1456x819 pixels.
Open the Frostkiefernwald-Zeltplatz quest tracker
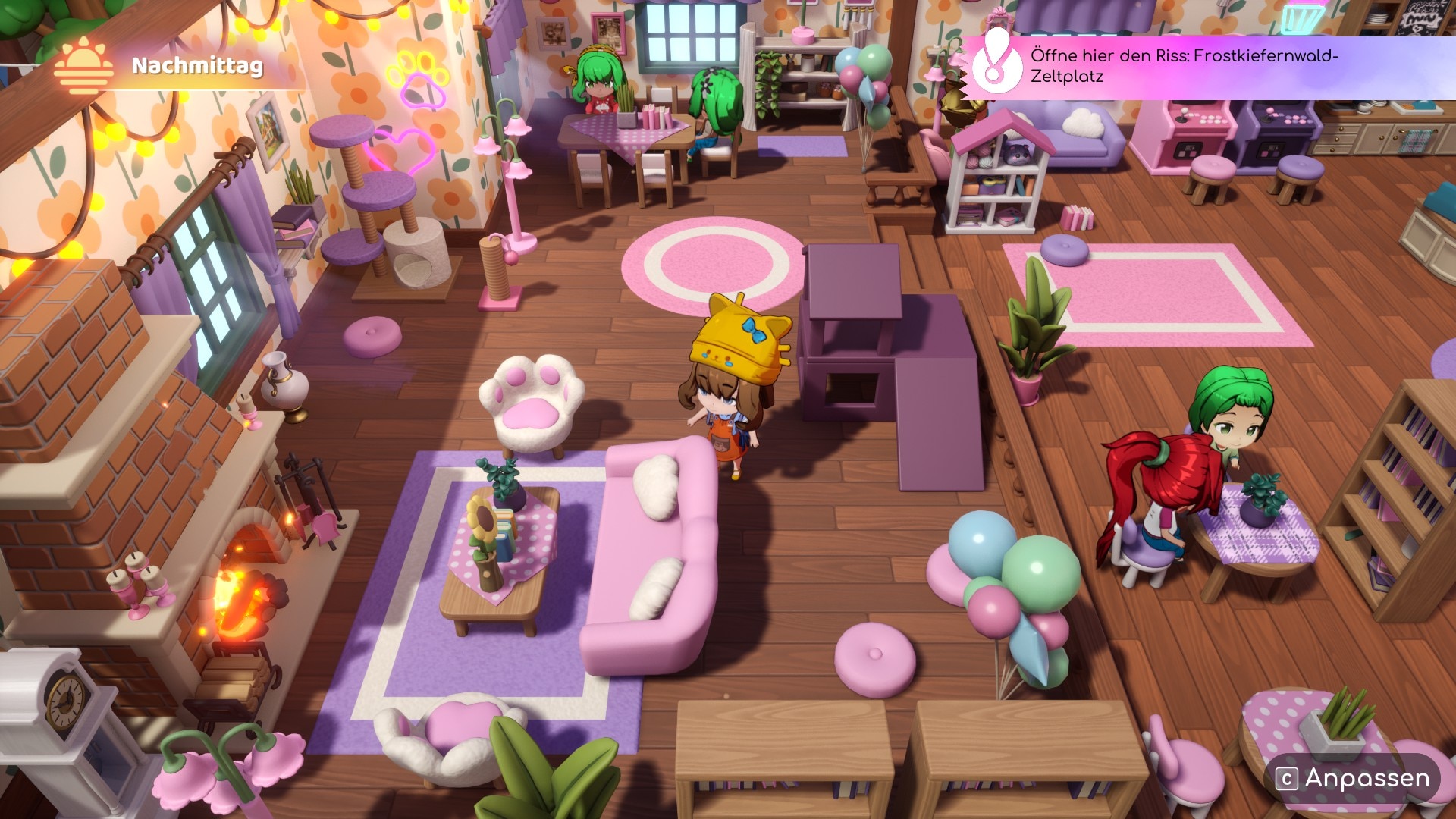pos(1183,66)
